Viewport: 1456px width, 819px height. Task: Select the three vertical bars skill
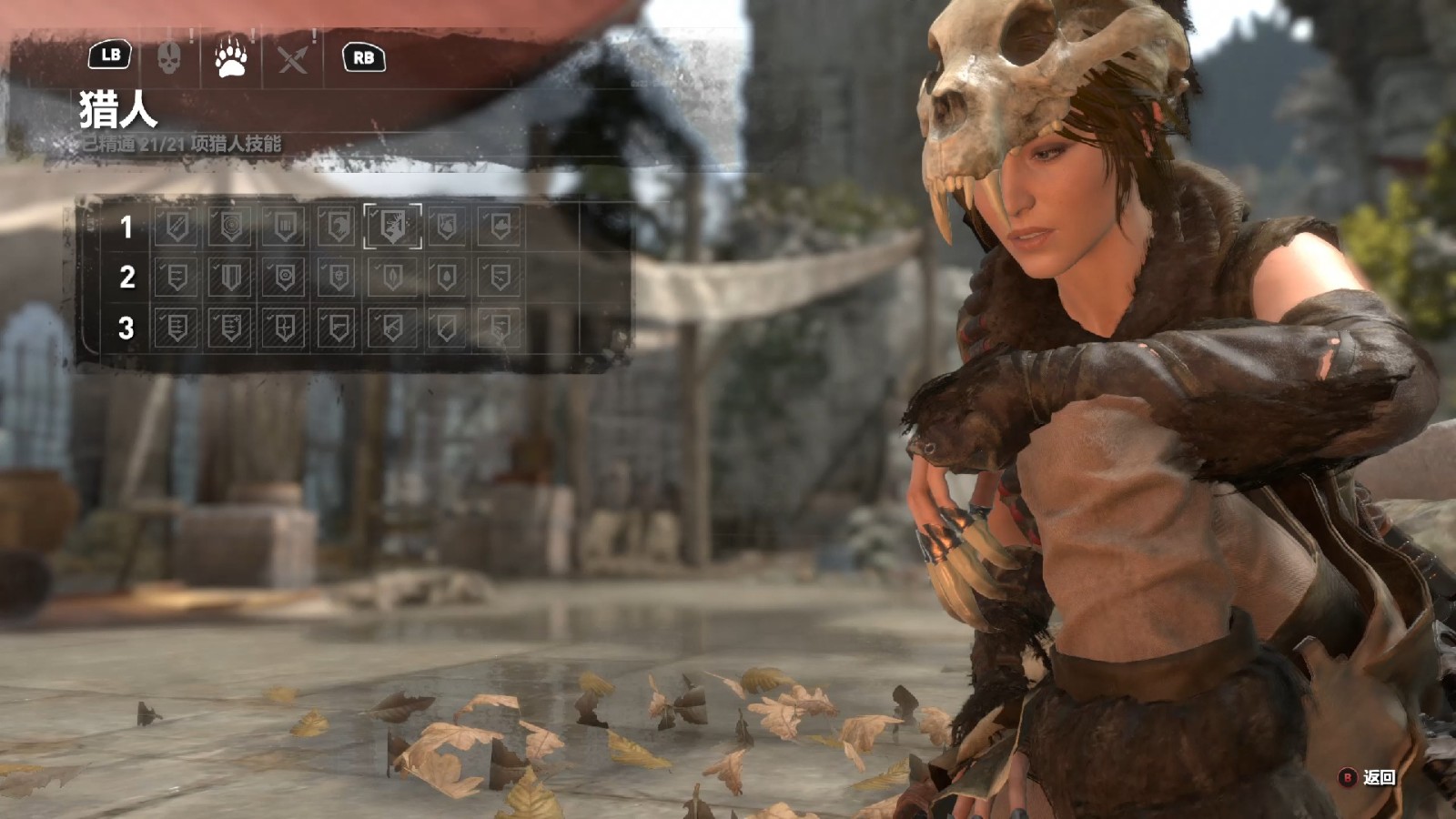click(x=284, y=226)
